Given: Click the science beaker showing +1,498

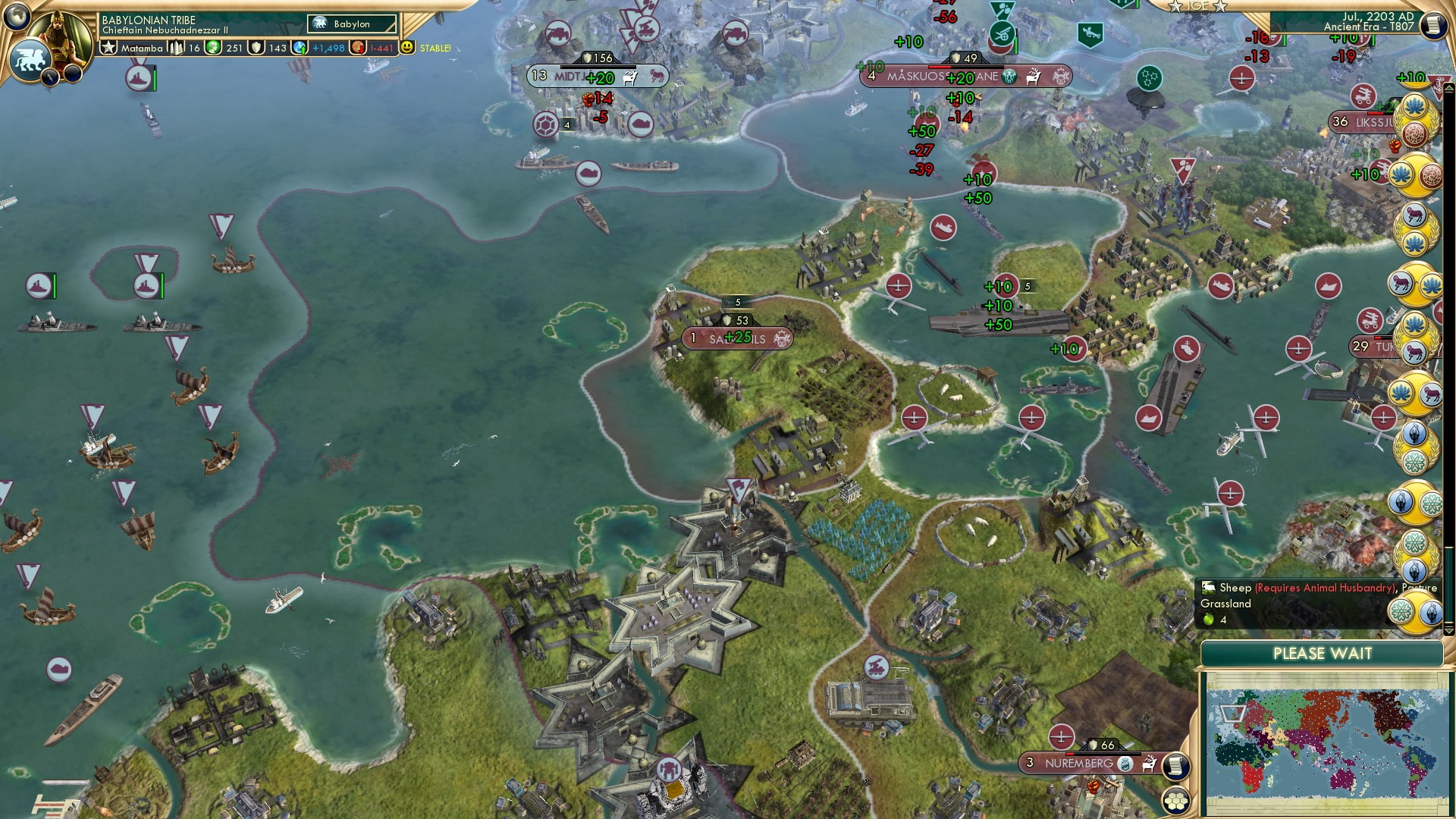Looking at the screenshot, I should tap(298, 47).
